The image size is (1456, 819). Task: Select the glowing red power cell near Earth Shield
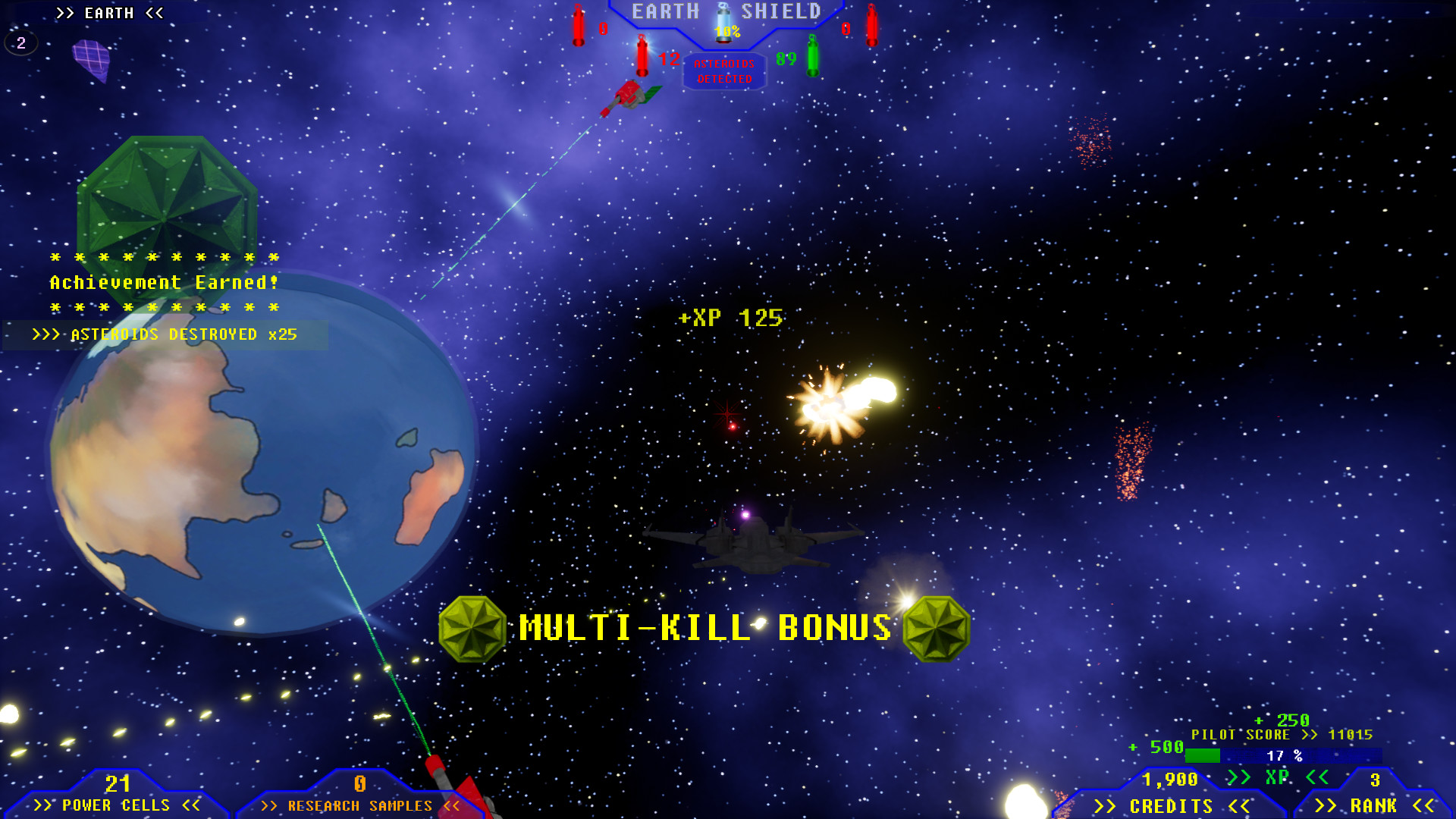point(579,23)
